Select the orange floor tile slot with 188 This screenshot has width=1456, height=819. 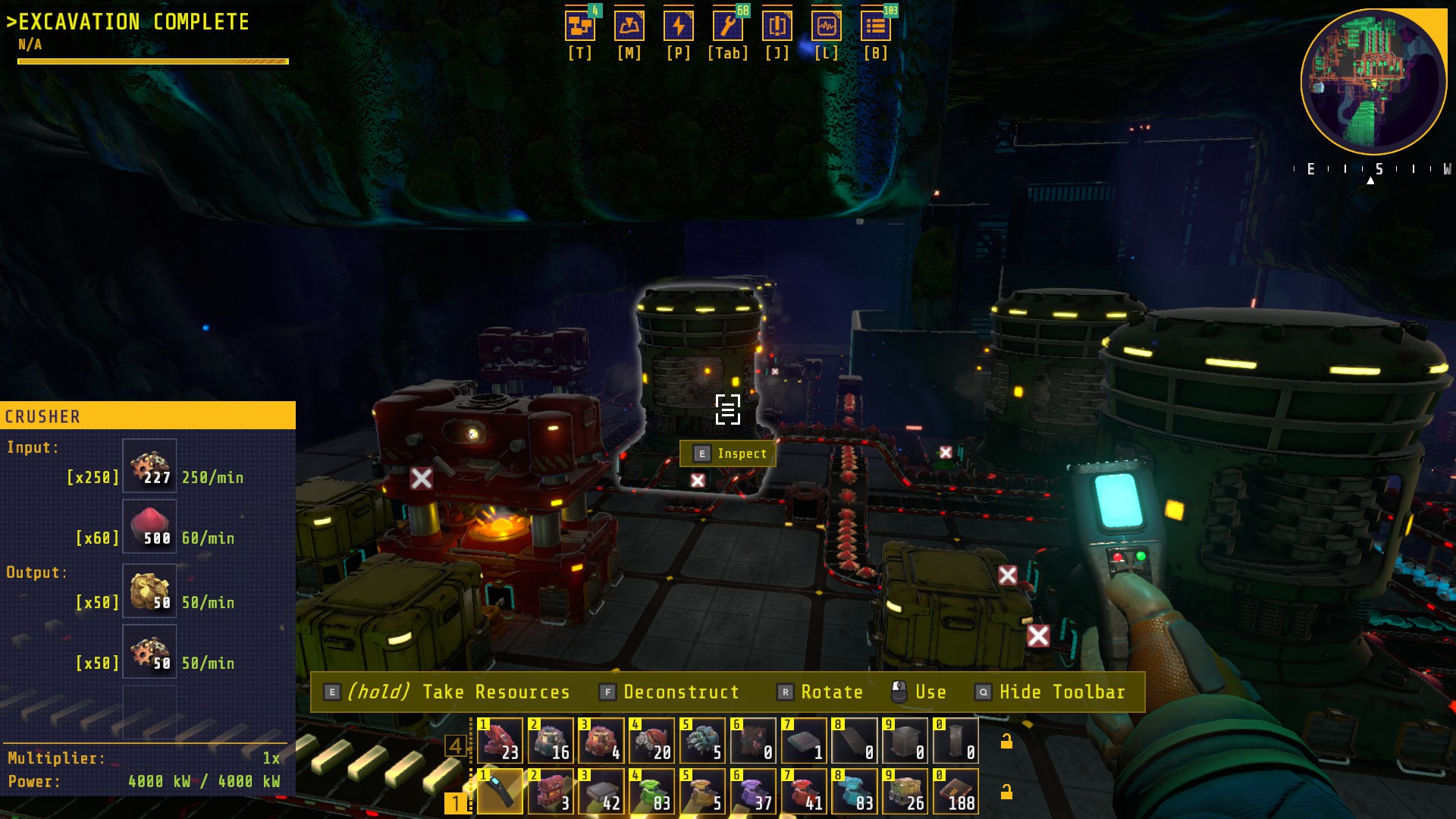click(x=955, y=791)
